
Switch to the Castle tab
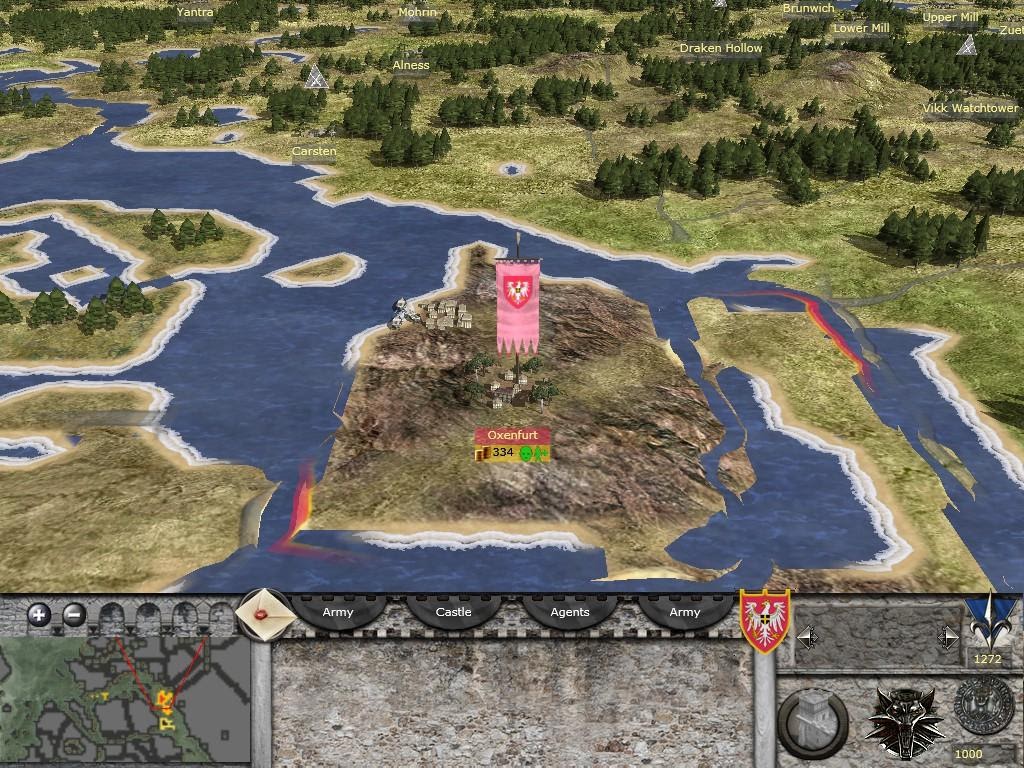tap(453, 612)
